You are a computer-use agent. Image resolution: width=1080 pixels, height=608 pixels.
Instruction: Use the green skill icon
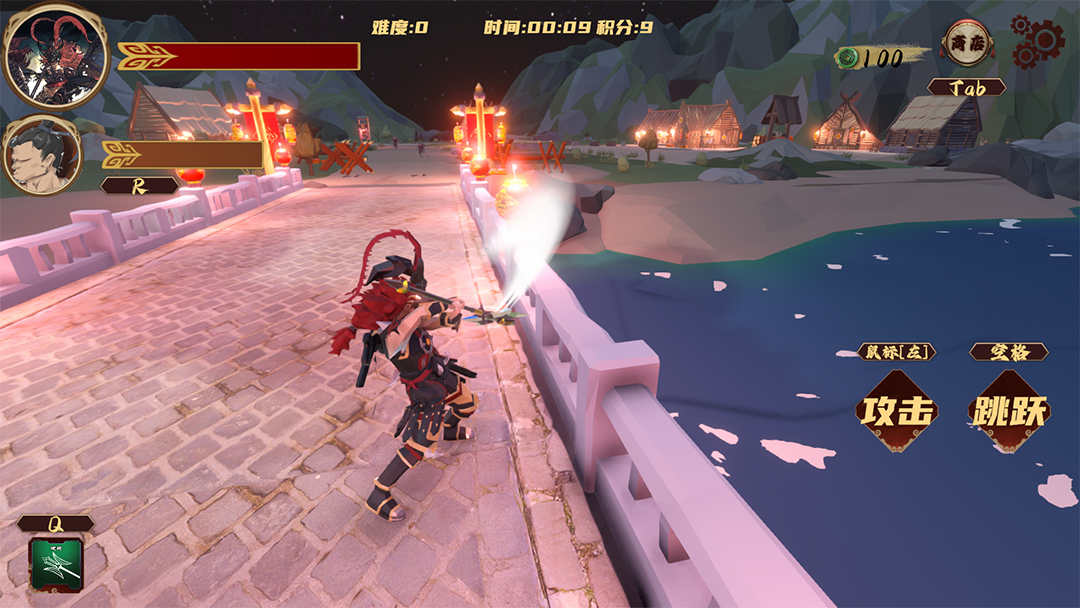tap(56, 563)
